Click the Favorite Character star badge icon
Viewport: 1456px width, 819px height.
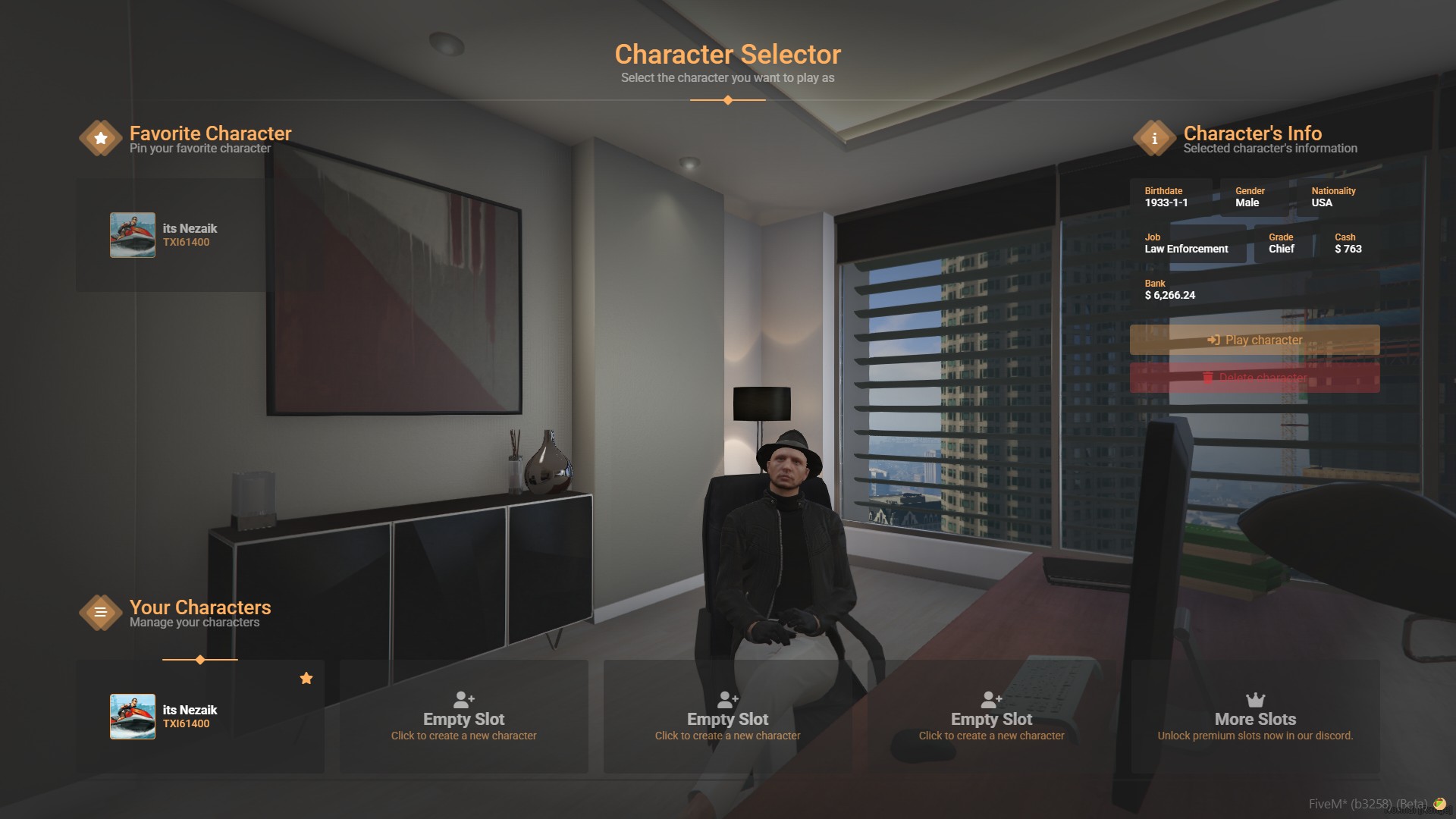(x=99, y=137)
